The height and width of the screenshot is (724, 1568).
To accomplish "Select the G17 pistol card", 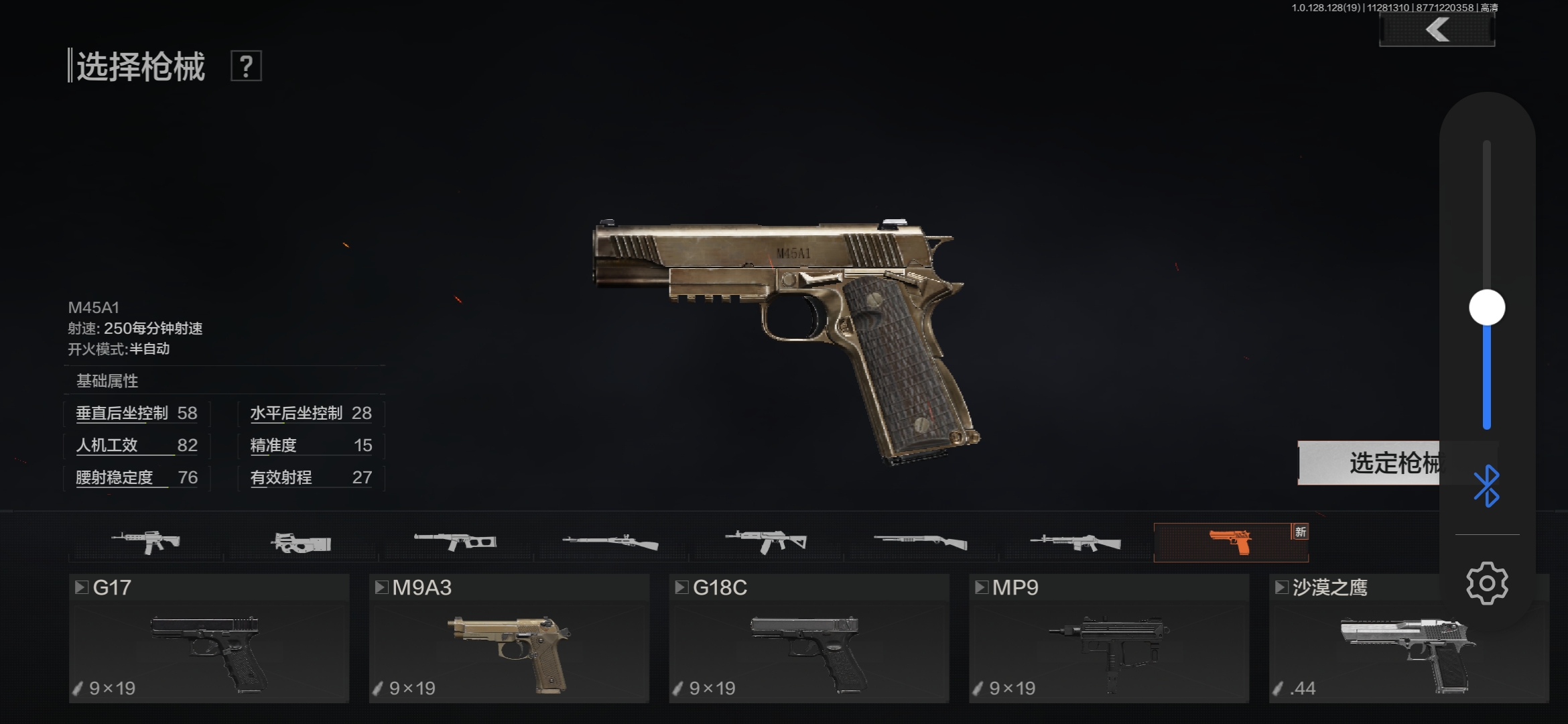I will click(209, 638).
